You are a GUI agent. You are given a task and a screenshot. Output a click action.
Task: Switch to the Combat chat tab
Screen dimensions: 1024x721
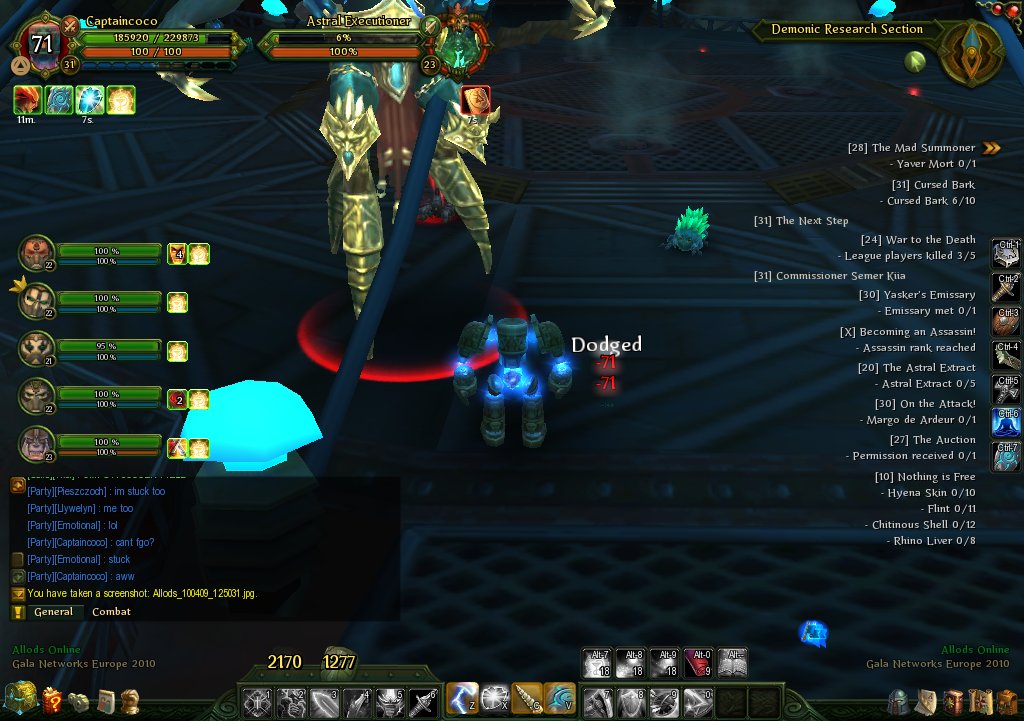click(x=111, y=612)
